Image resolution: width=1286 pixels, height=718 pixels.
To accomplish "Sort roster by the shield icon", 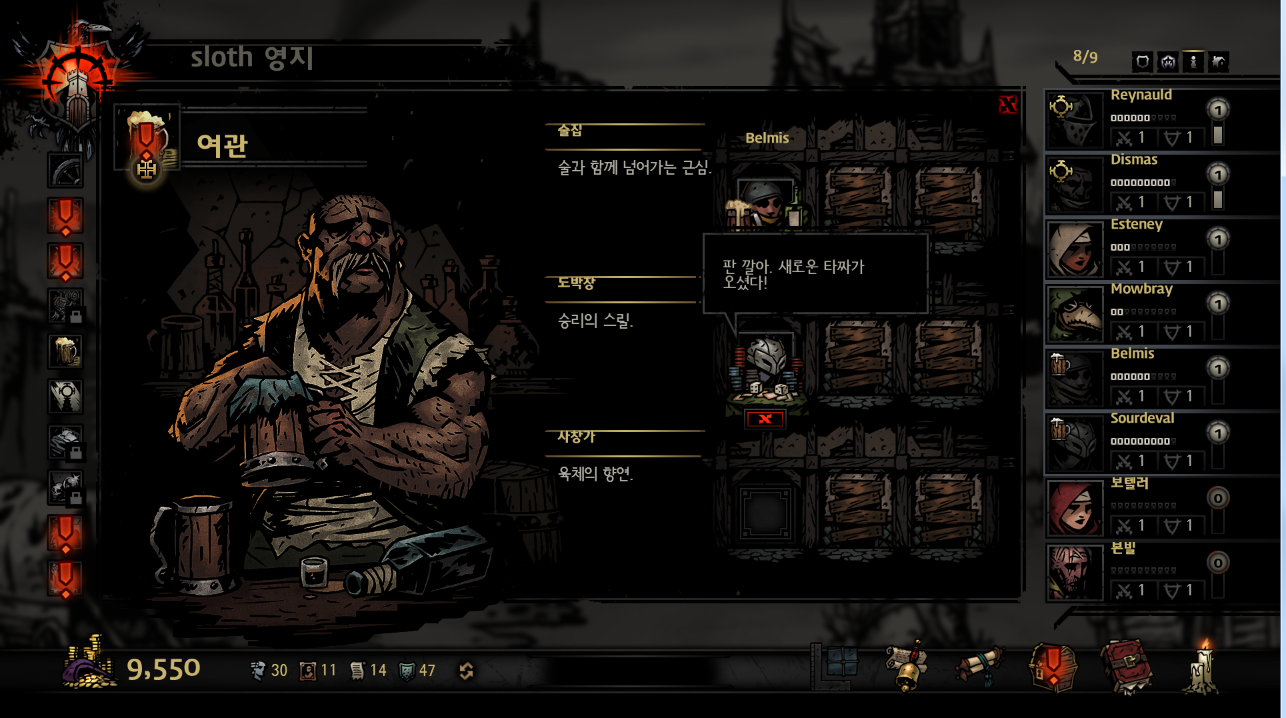I will coord(1143,62).
